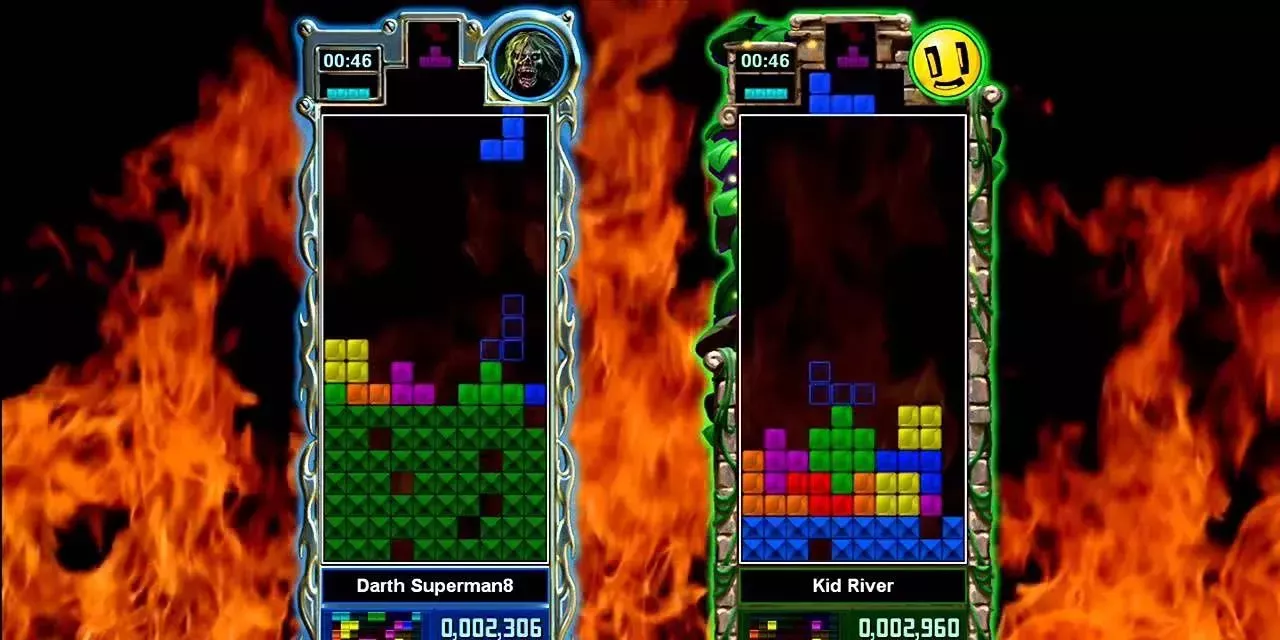Select the Kid River name plate

[x=853, y=586]
